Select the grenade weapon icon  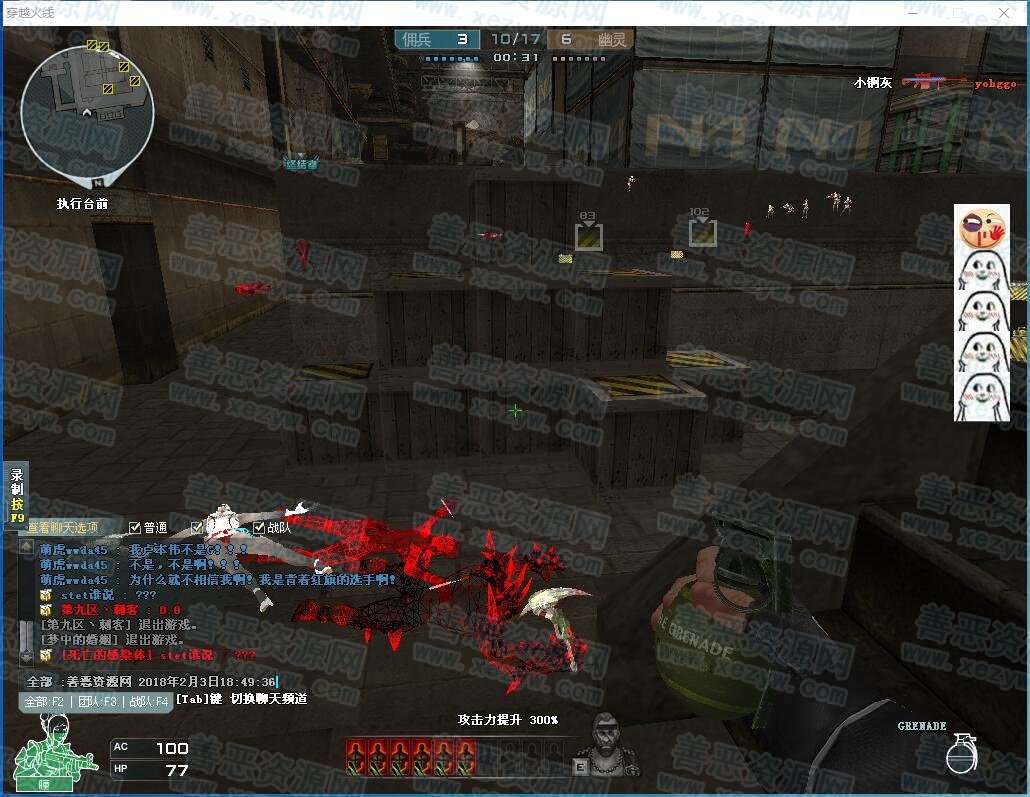960,754
